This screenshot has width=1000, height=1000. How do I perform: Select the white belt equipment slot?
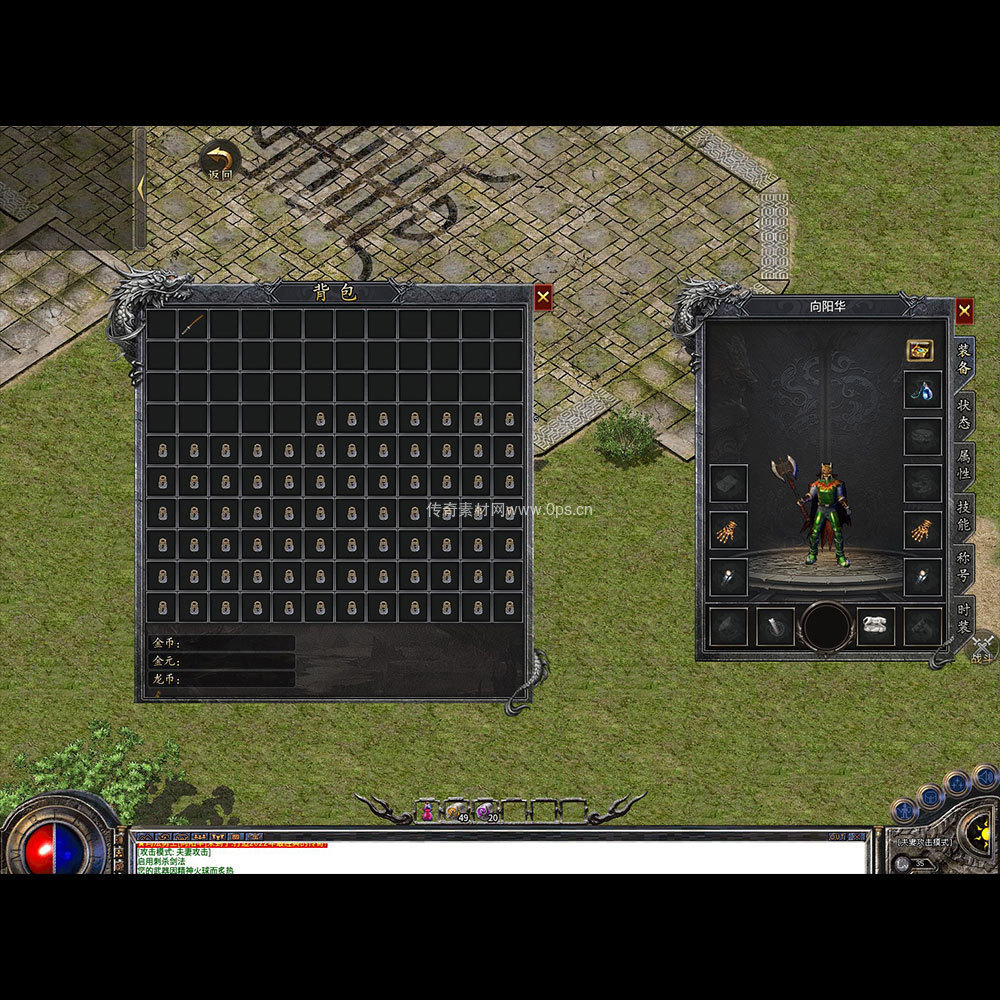point(875,627)
